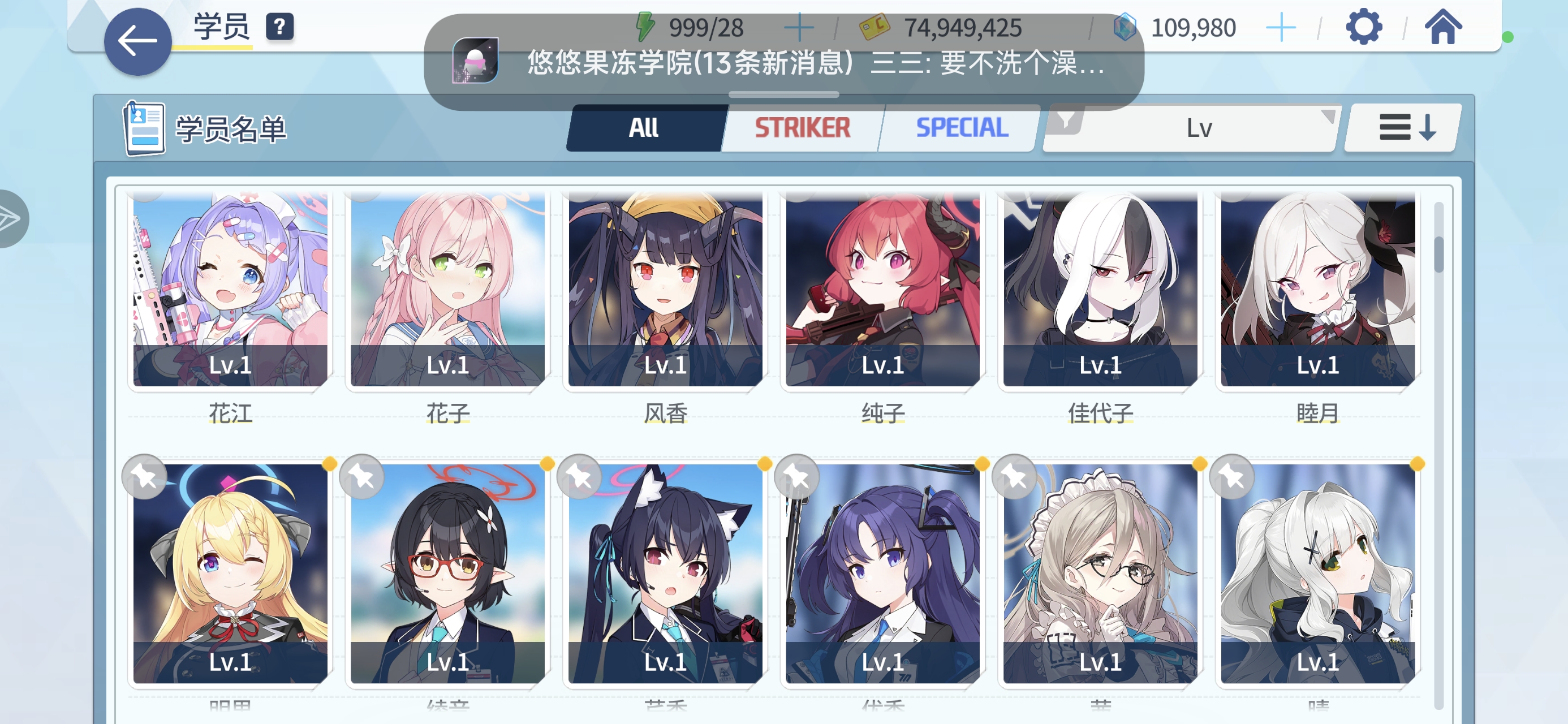Open the help tooltip next to 学员
Image resolution: width=1568 pixels, height=724 pixels.
tap(279, 27)
